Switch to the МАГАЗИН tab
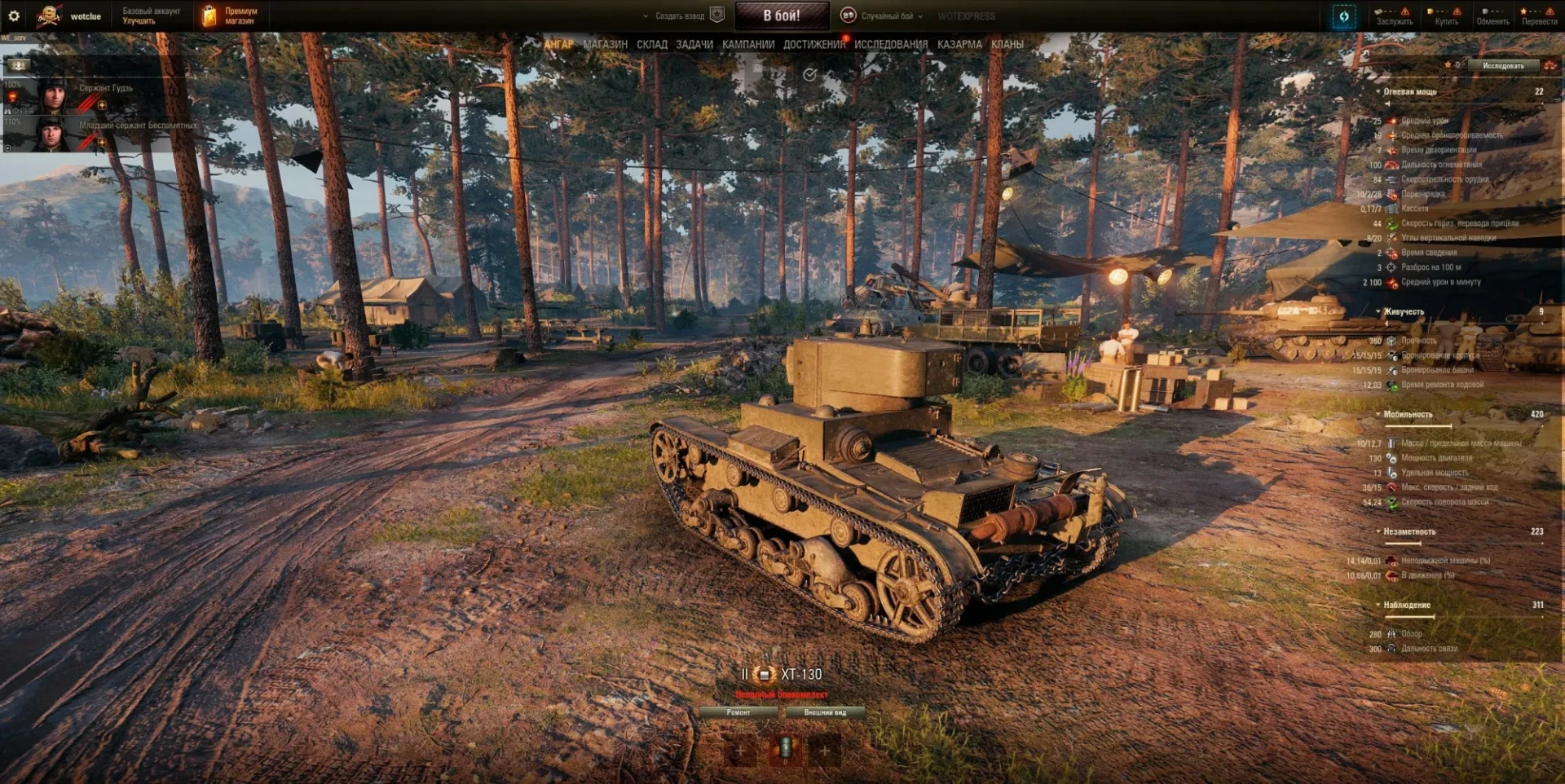 tap(605, 45)
